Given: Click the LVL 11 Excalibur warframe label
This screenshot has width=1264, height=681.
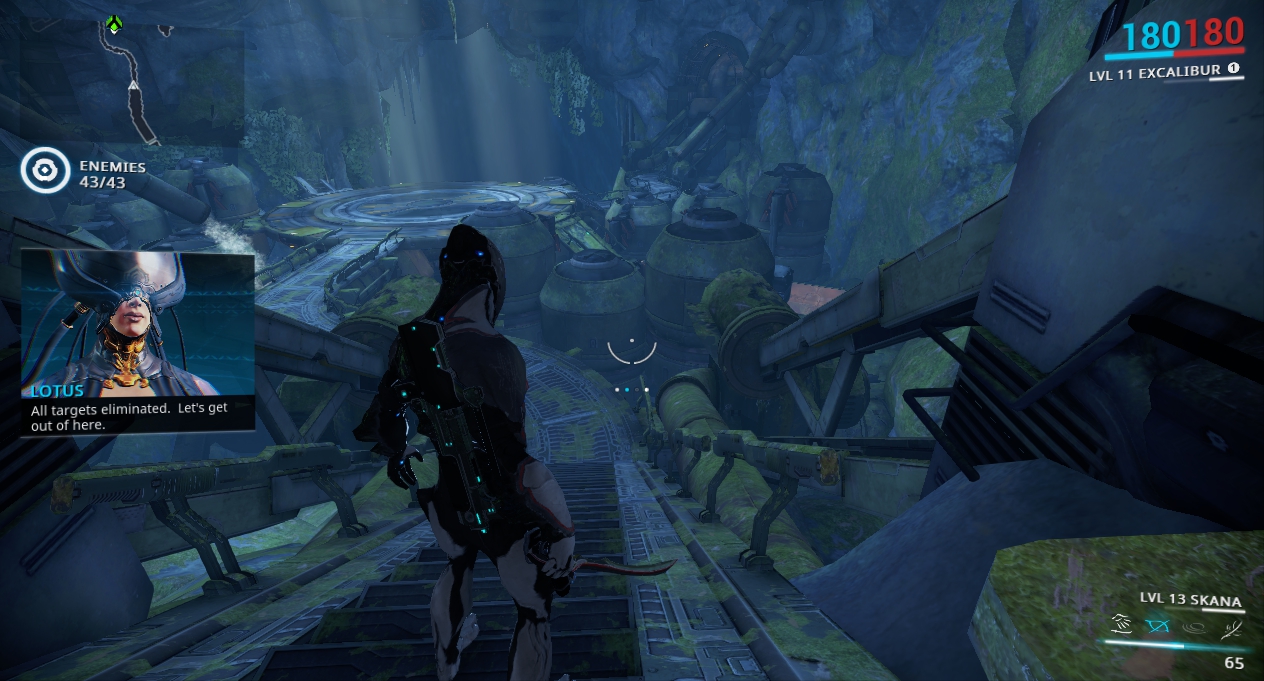Looking at the screenshot, I should pos(1155,72).
